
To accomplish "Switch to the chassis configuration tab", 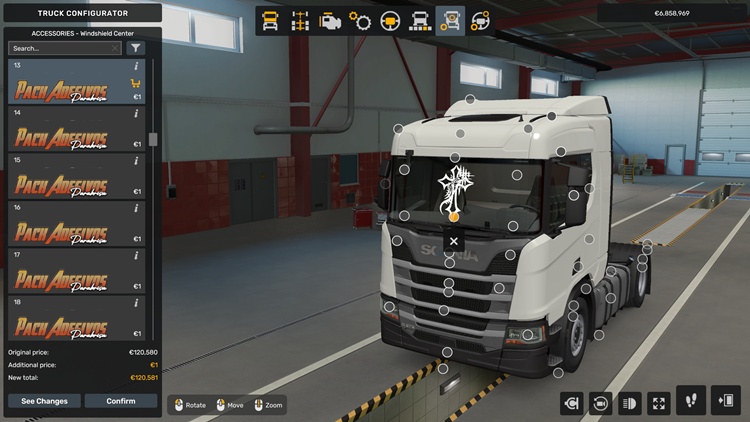I will point(300,20).
